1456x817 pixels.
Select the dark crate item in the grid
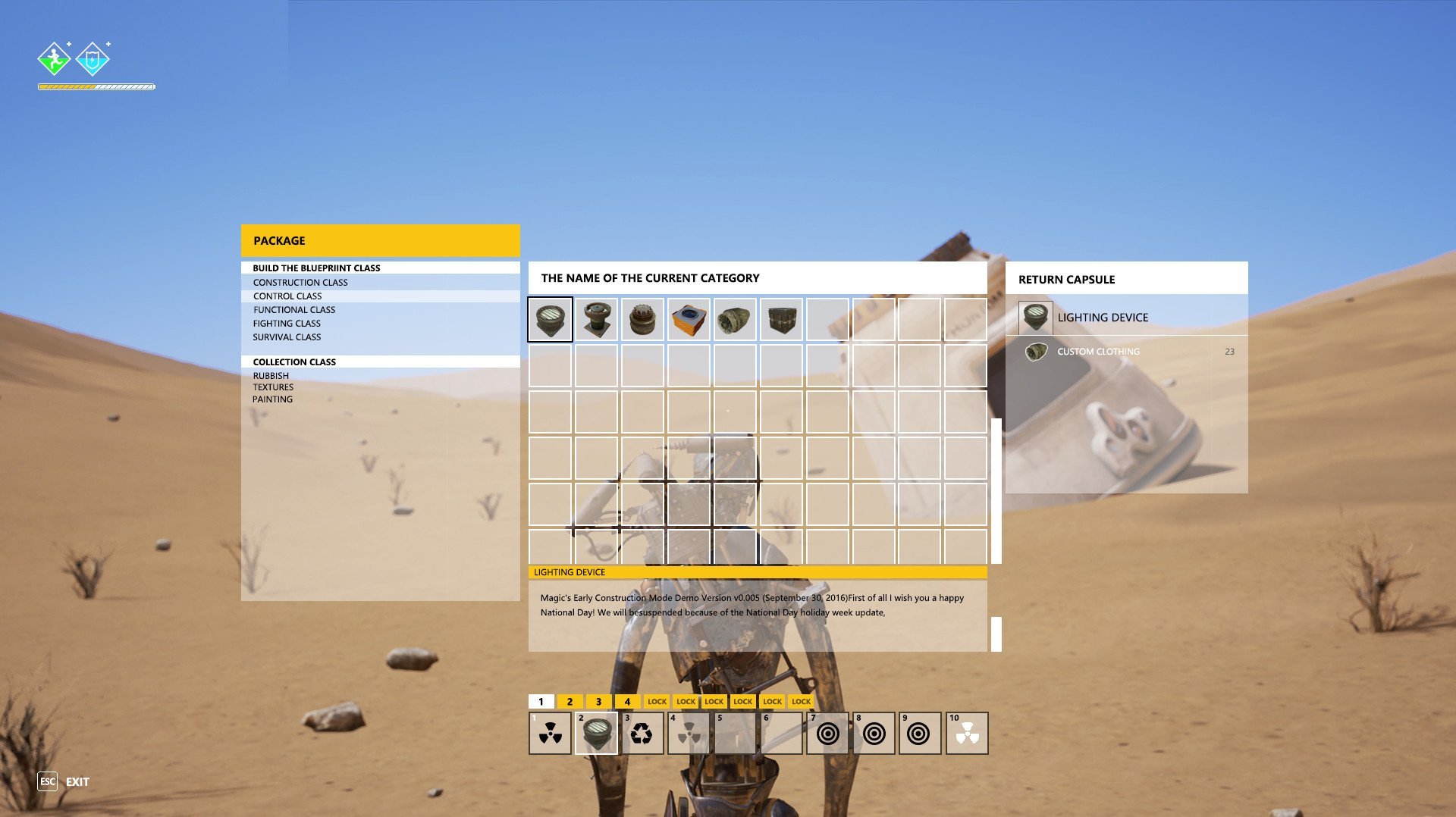pos(781,319)
